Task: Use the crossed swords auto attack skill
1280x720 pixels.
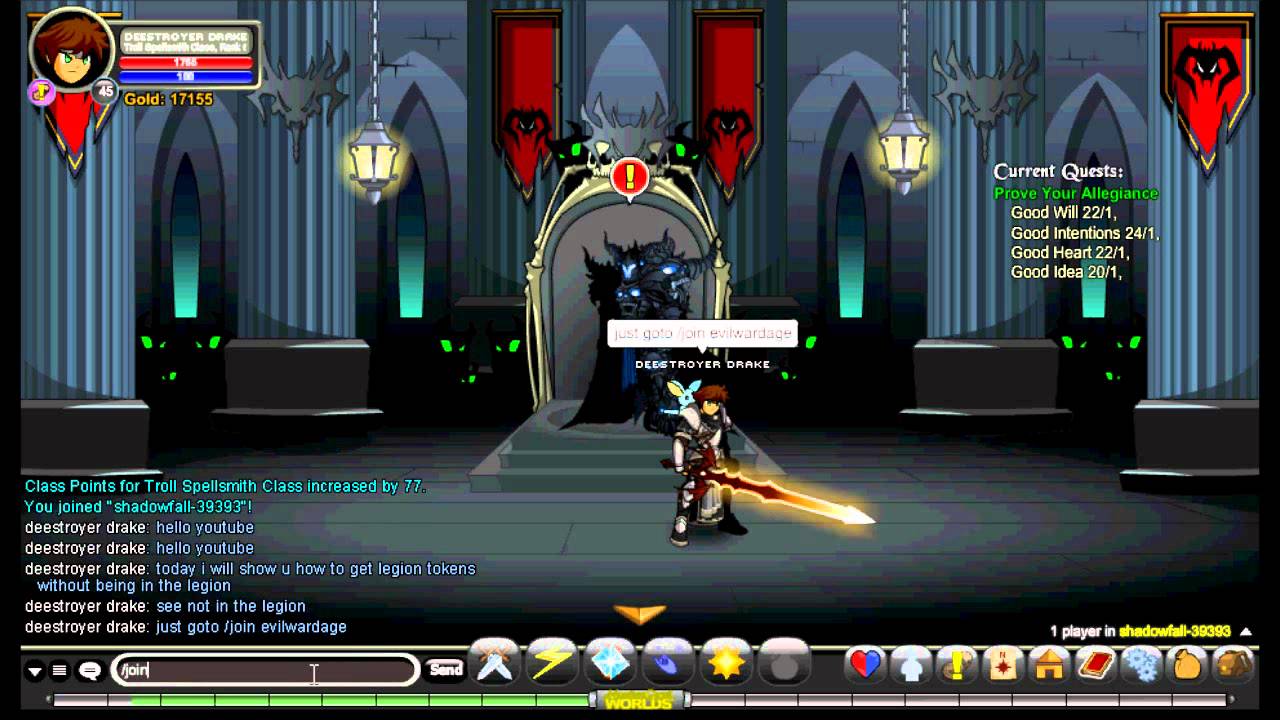Action: [495, 663]
